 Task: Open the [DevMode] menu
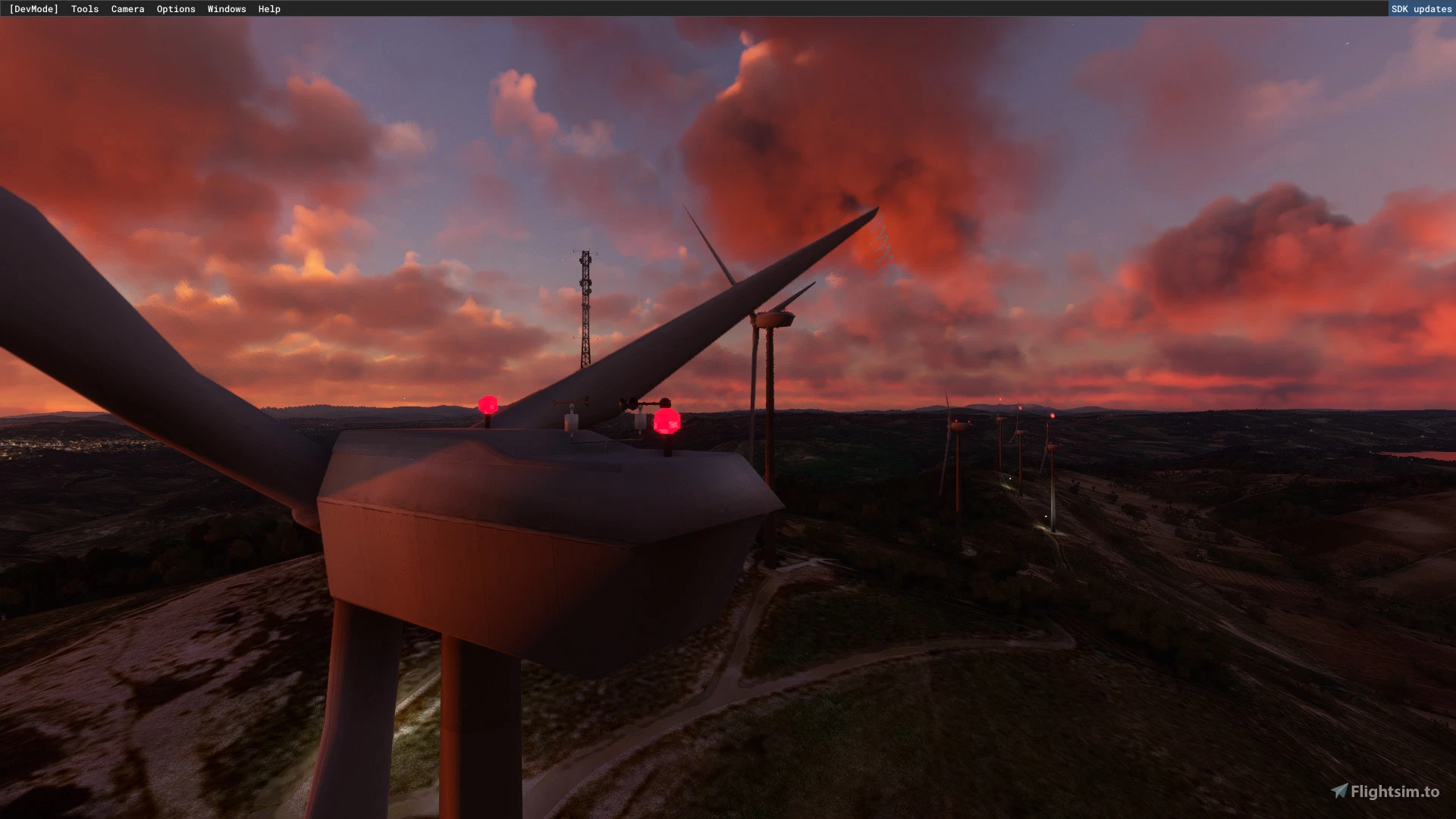coord(33,8)
